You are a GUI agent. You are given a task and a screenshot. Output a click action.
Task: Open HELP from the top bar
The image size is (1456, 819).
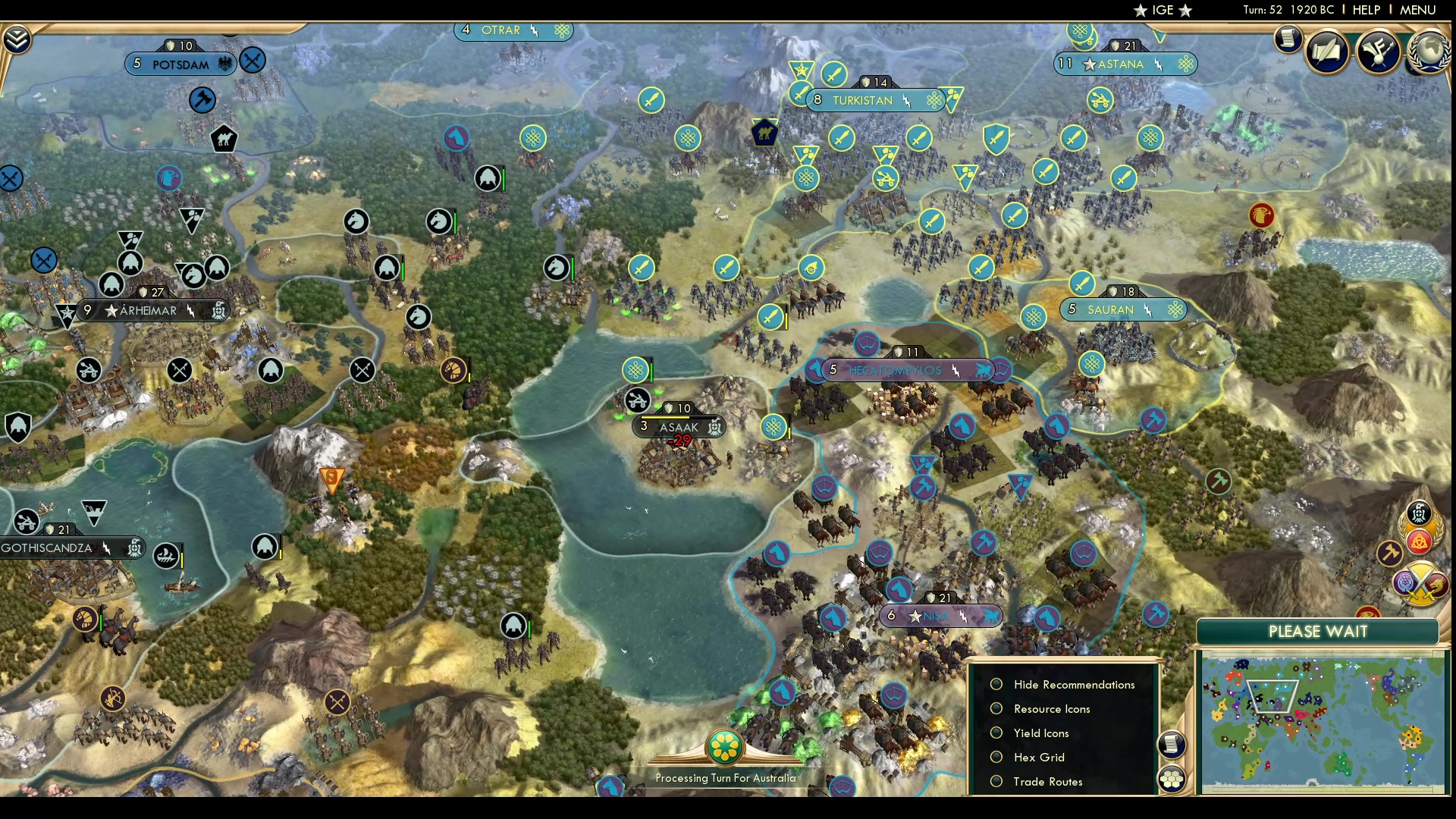(x=1365, y=10)
